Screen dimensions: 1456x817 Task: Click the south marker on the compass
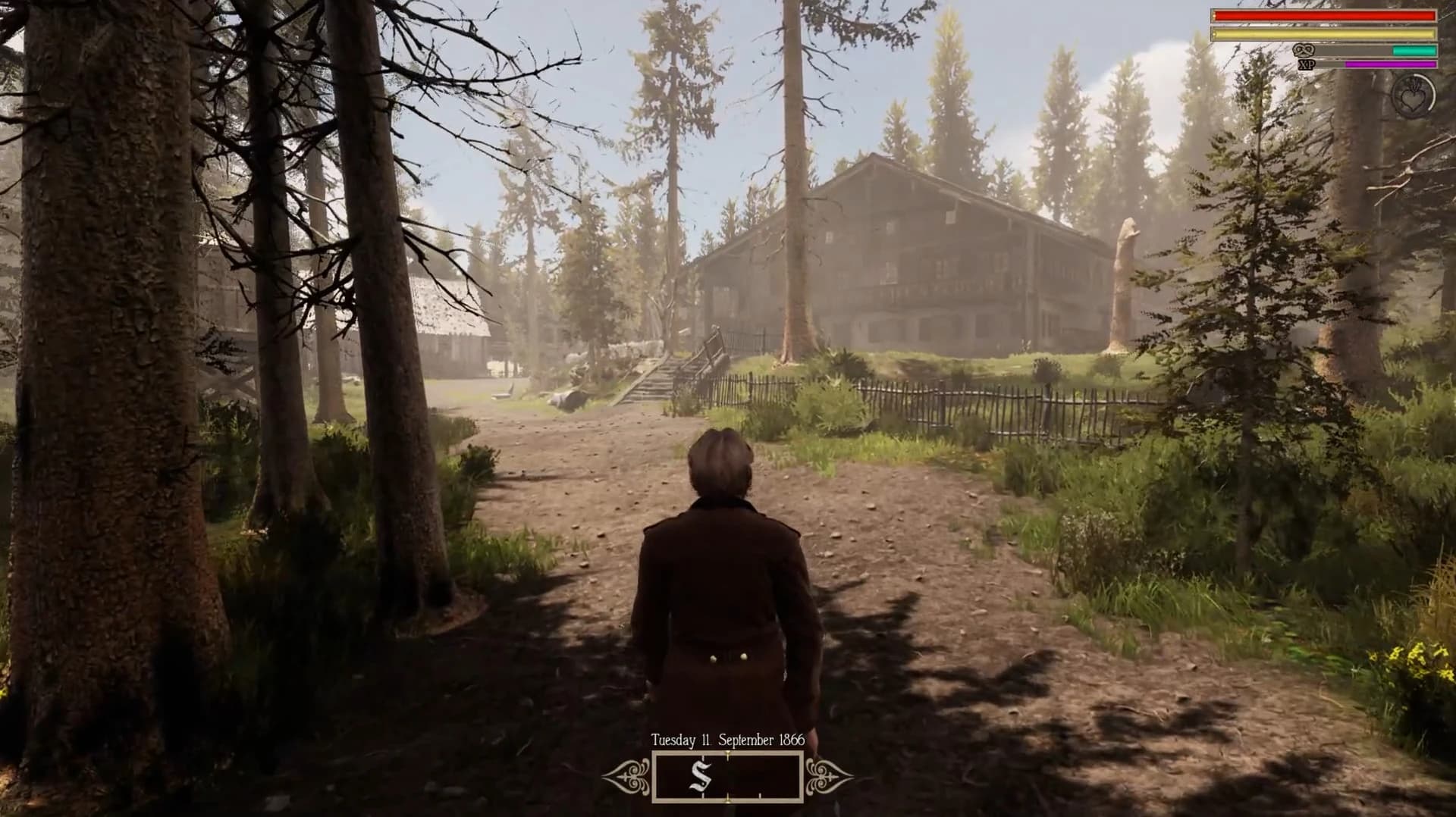coord(701,778)
